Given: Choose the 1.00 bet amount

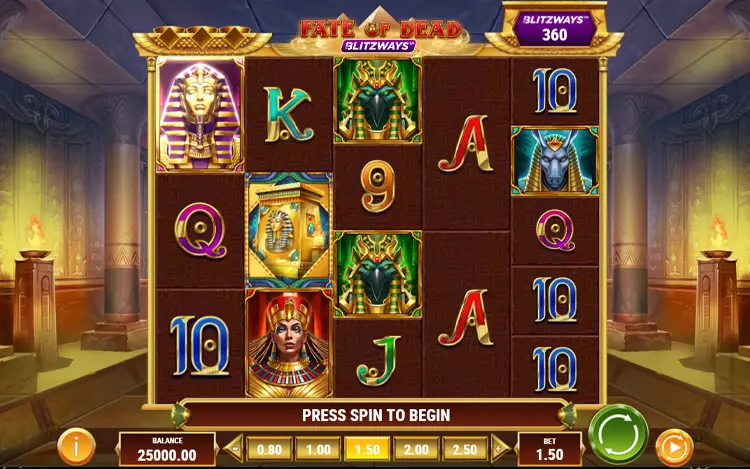Looking at the screenshot, I should (318, 449).
